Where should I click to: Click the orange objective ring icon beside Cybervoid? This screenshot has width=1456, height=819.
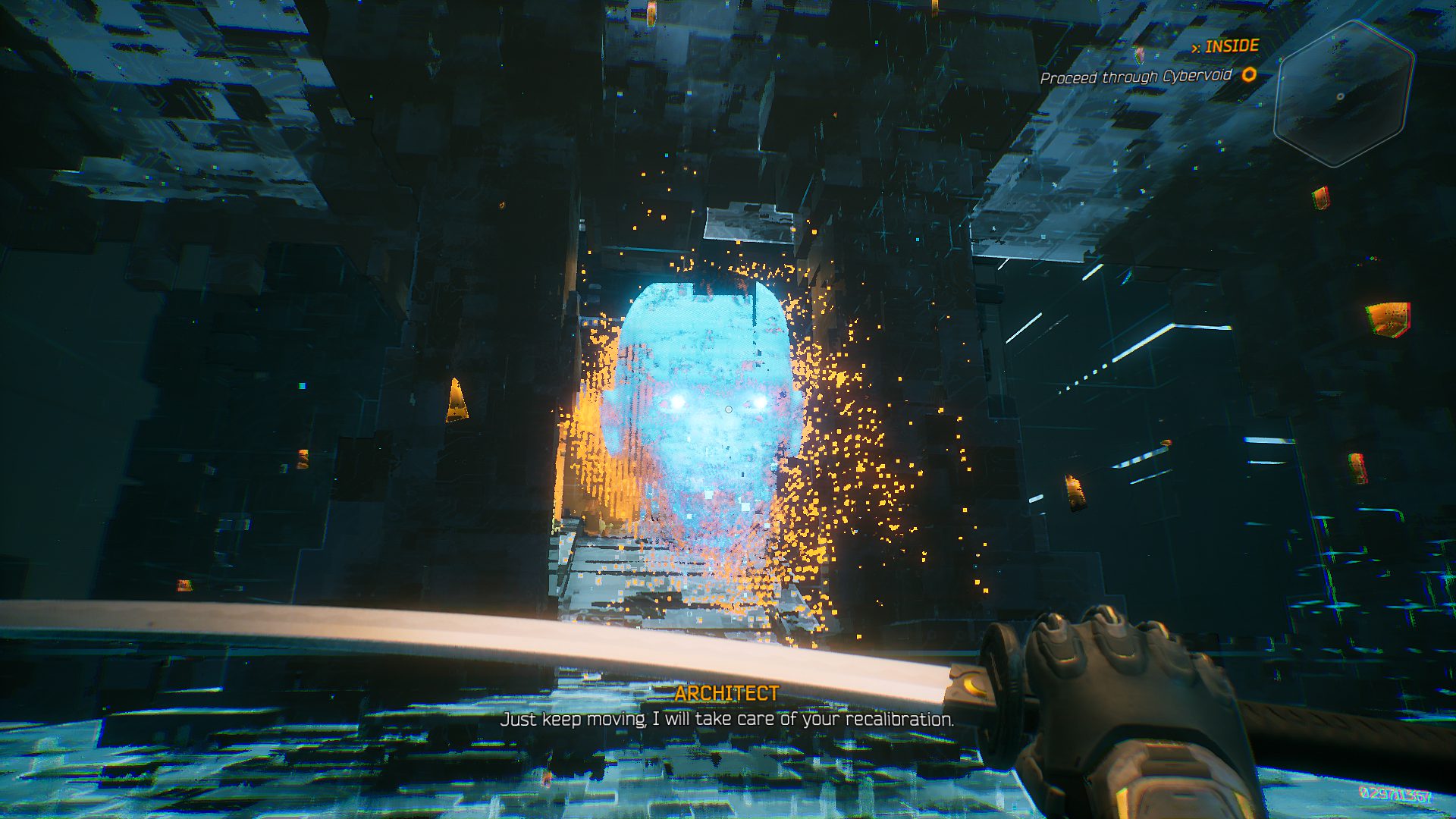(x=1250, y=75)
